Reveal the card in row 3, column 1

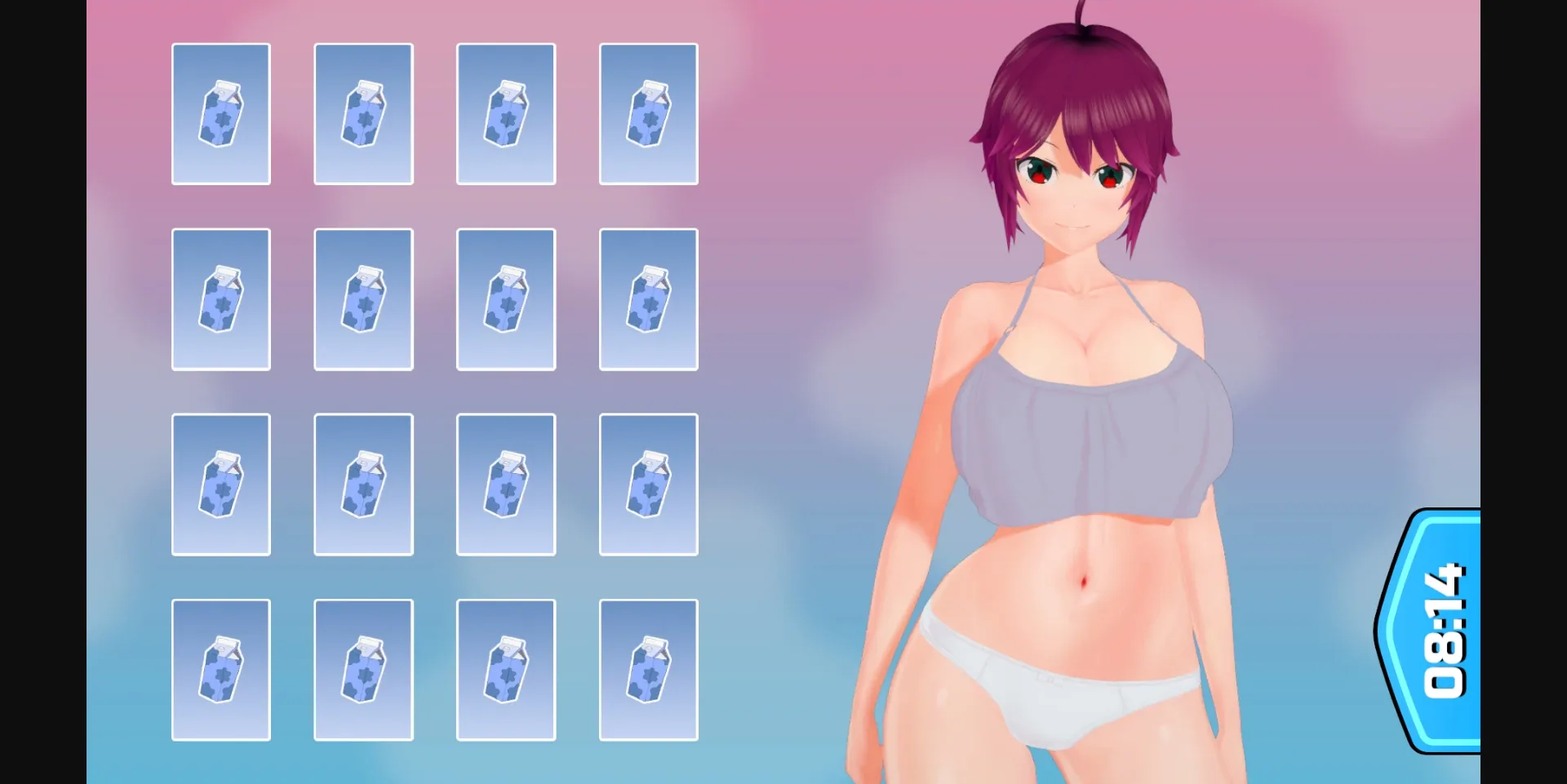(221, 485)
